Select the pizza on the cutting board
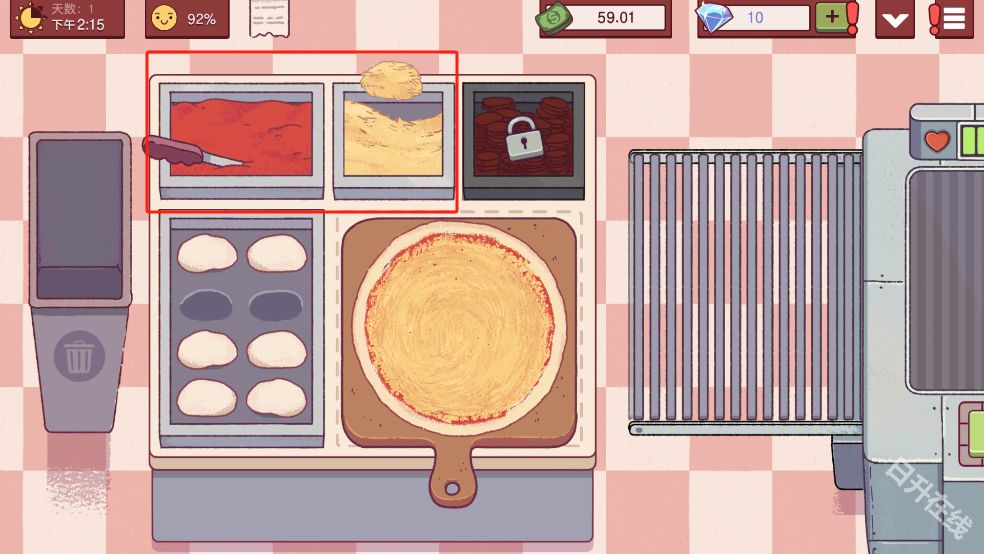Viewport: 984px width, 554px height. (459, 331)
